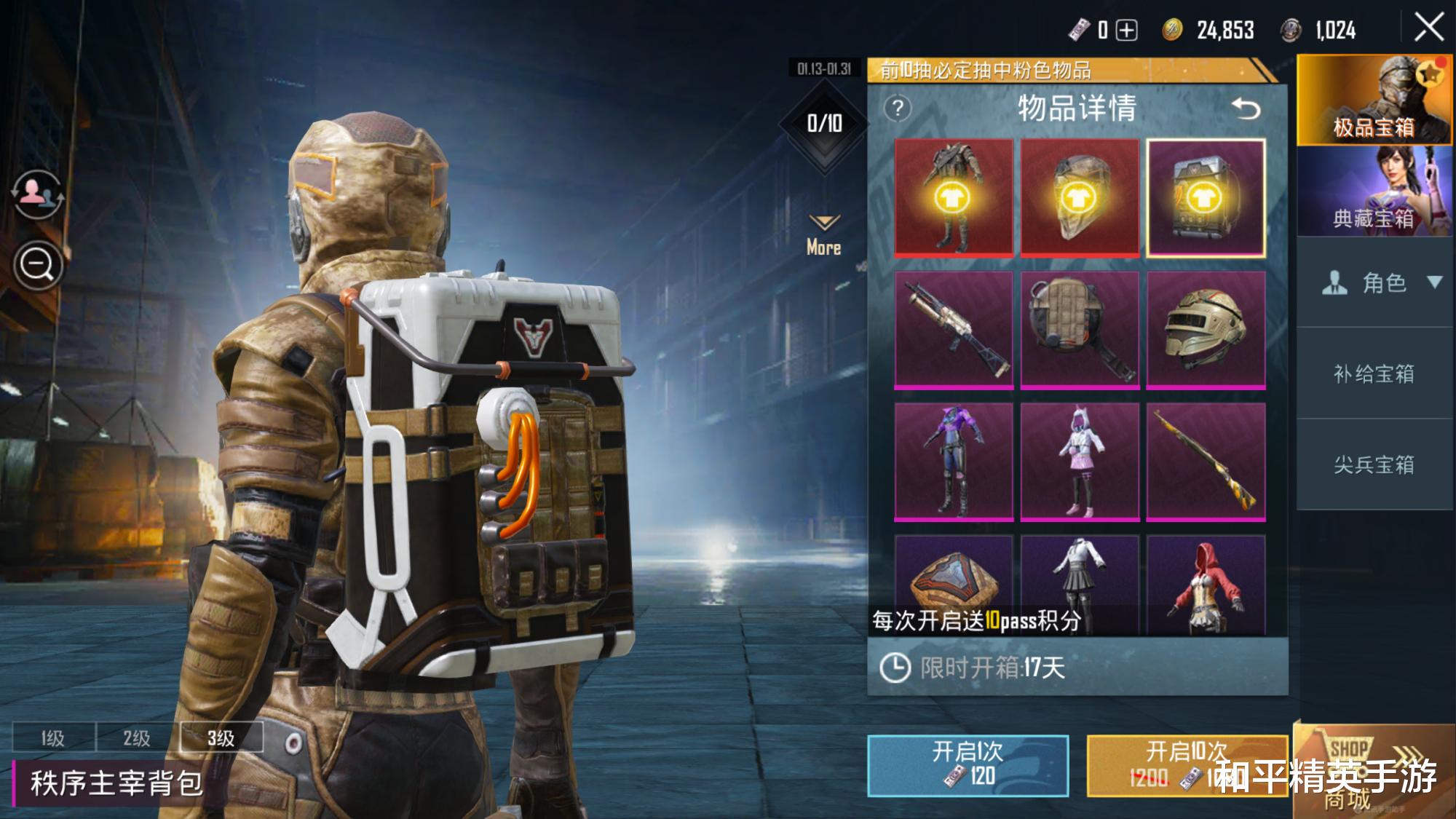Open the crate 10 times
The height and width of the screenshot is (819, 1456).
click(x=1187, y=764)
